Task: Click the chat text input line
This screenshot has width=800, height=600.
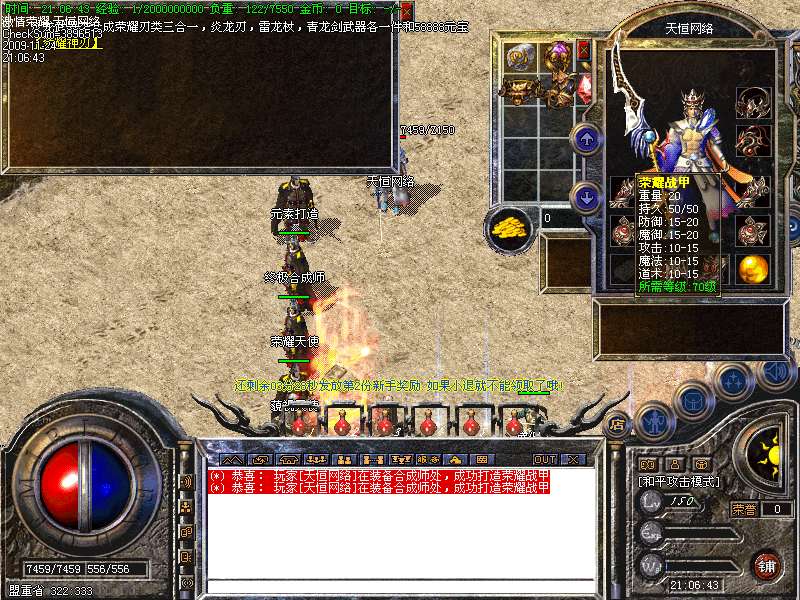Action: [x=400, y=585]
